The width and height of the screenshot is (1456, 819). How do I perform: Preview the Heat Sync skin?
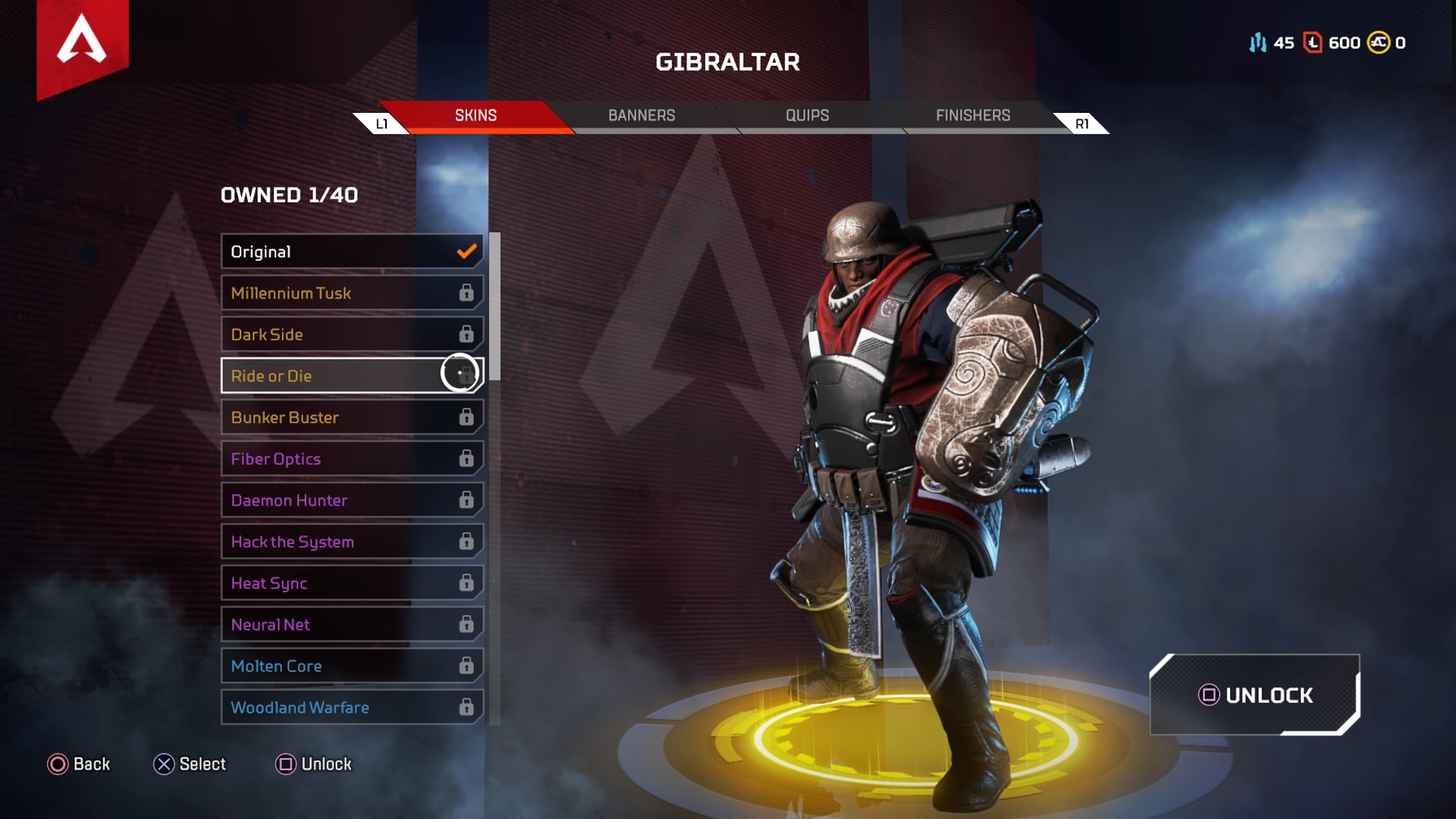(x=352, y=583)
